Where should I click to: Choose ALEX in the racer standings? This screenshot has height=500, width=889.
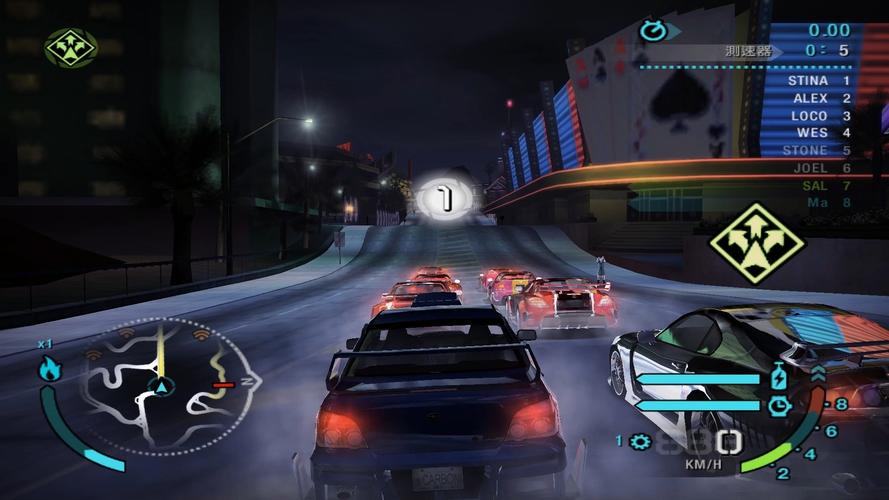click(821, 98)
